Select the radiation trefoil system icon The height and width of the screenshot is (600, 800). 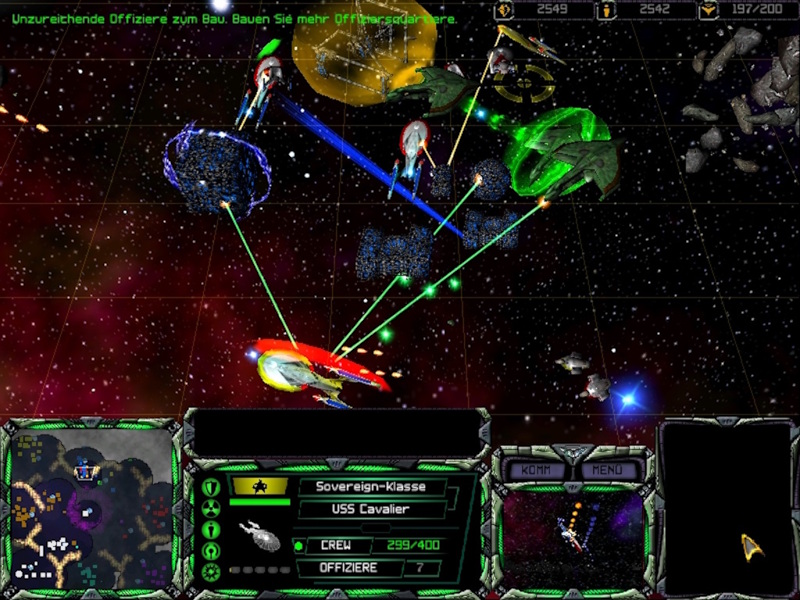(x=211, y=508)
